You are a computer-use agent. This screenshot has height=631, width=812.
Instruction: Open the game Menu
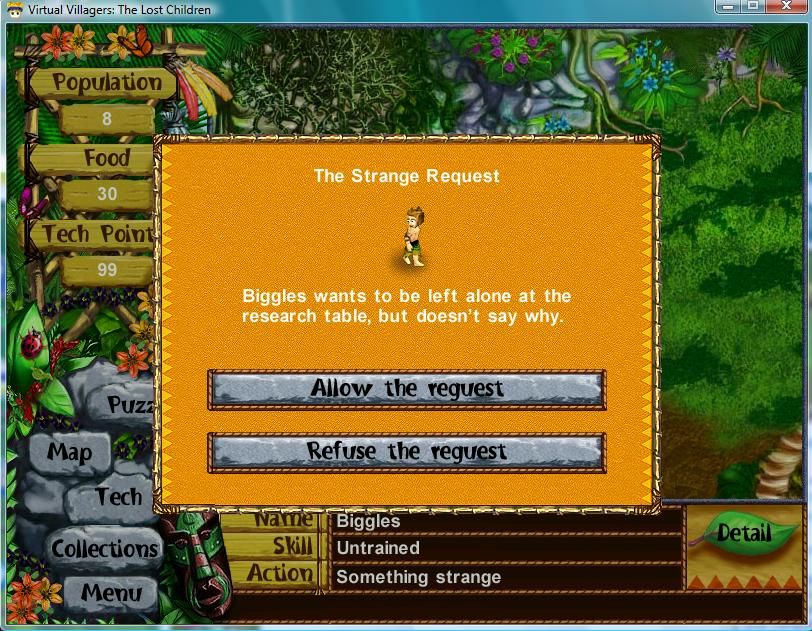[x=111, y=592]
